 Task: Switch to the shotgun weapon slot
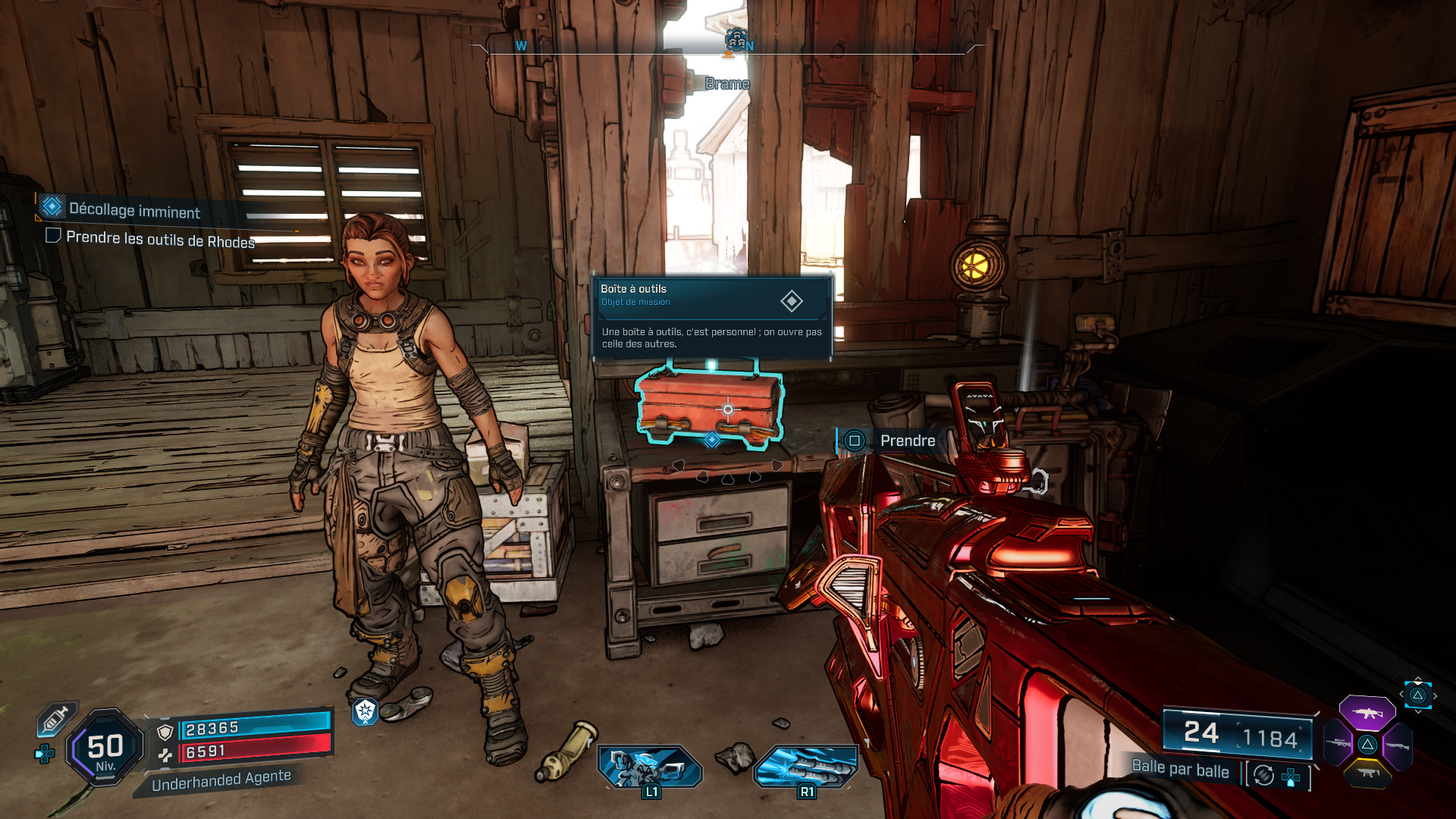(x=1397, y=745)
